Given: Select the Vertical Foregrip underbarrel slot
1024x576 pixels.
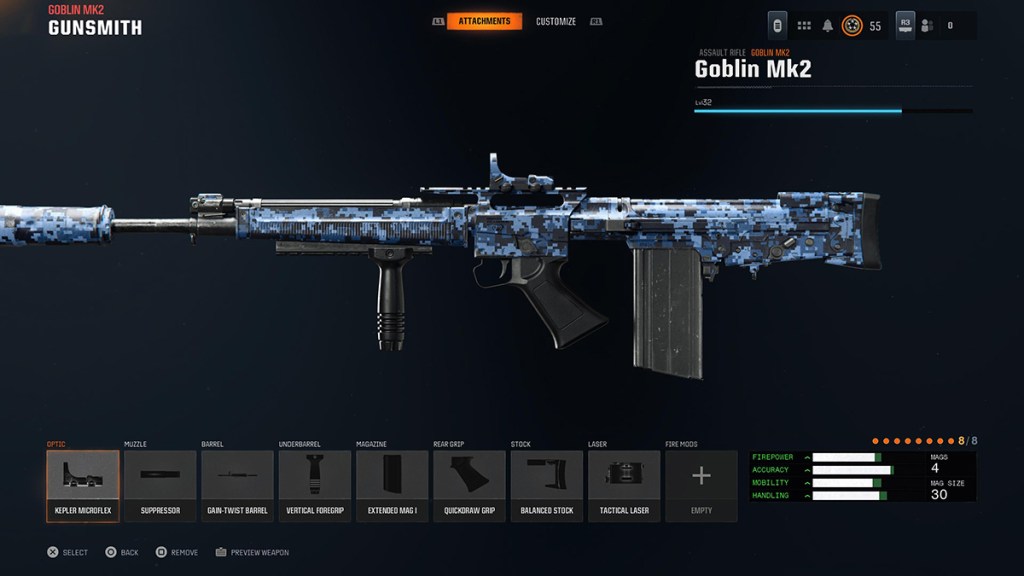Looking at the screenshot, I should click(x=315, y=485).
